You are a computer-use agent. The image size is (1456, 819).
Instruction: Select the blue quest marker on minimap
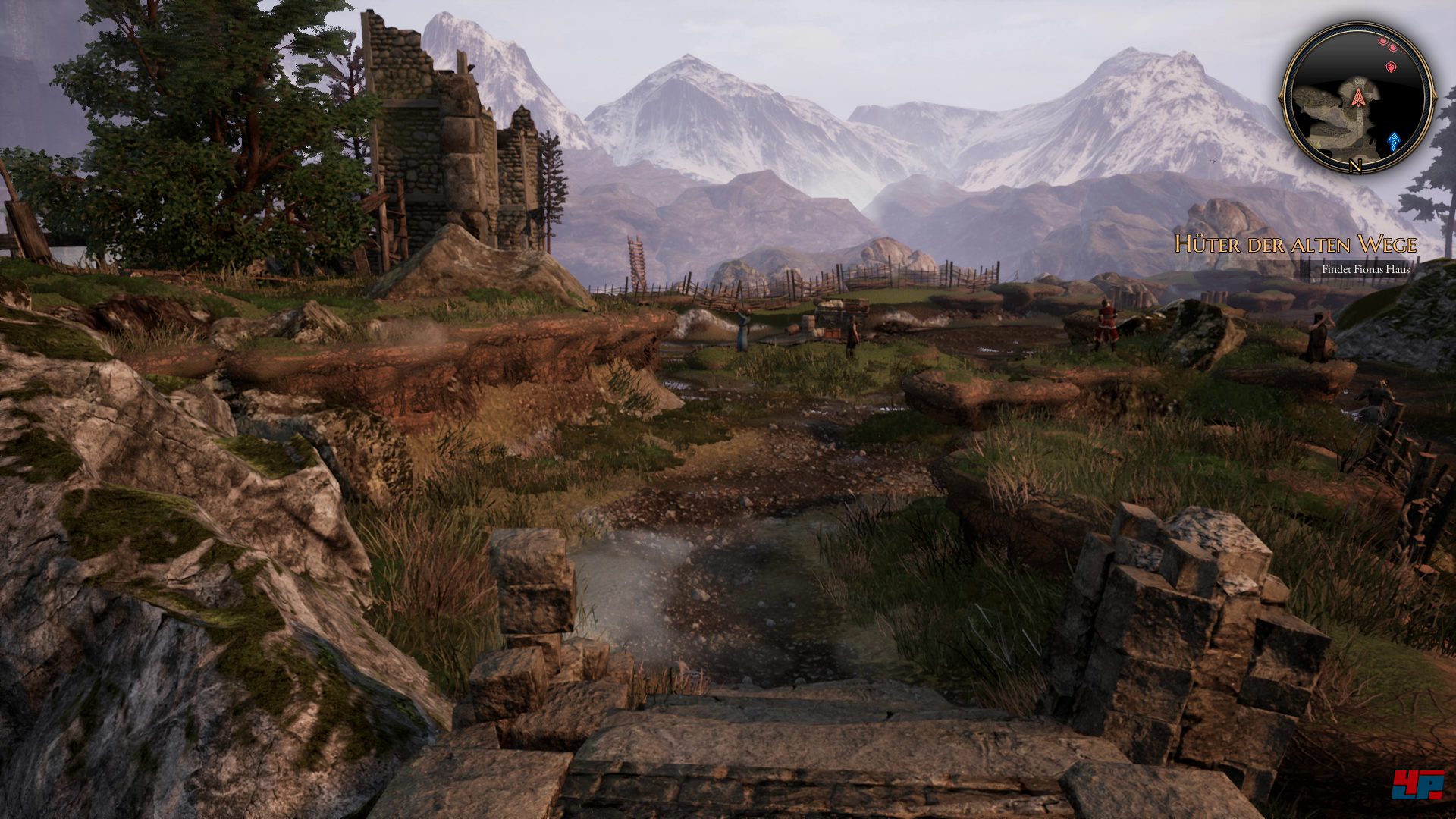pyautogui.click(x=1394, y=141)
